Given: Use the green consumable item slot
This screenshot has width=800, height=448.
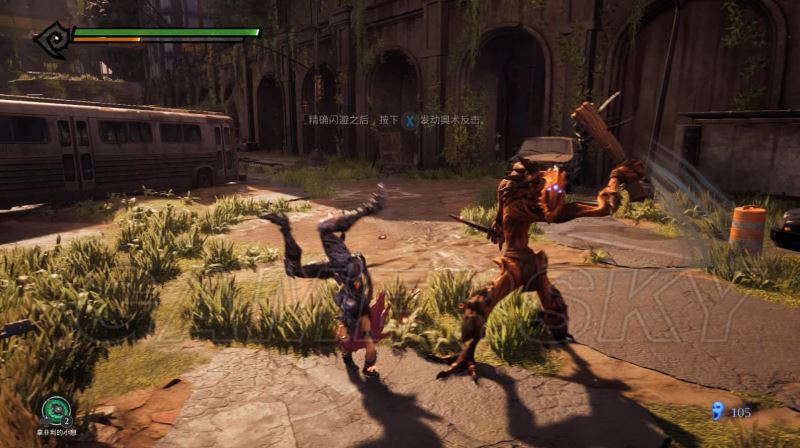Looking at the screenshot, I should click(55, 411).
